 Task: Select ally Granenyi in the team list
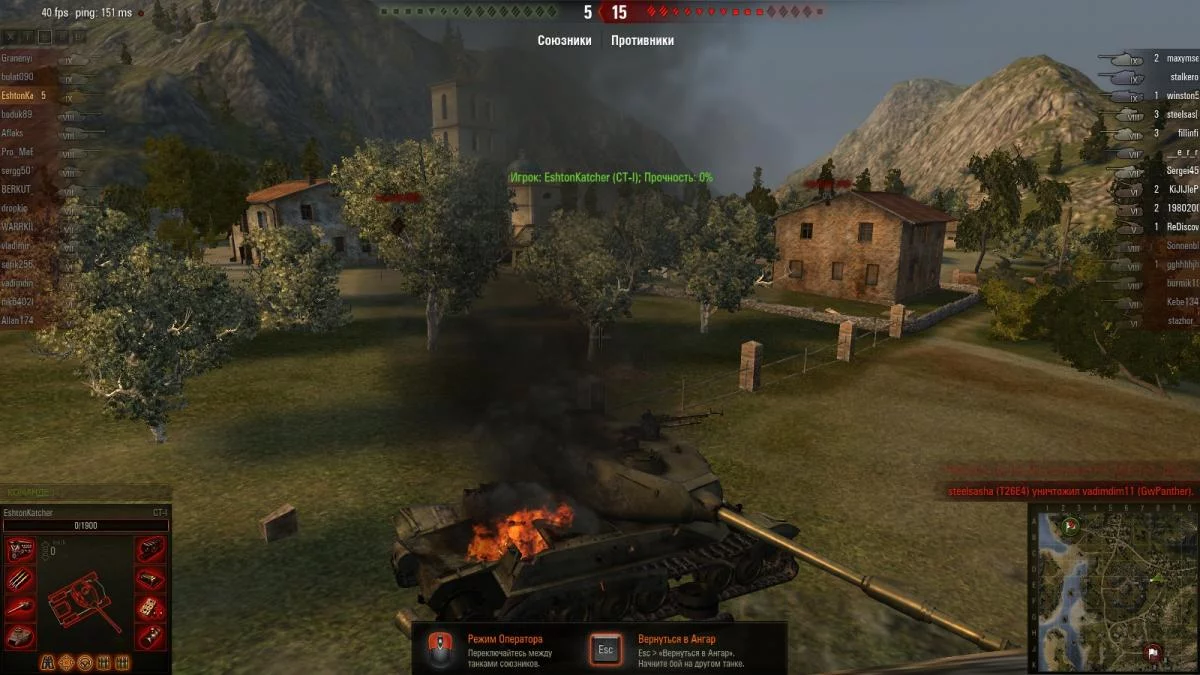click(x=18, y=58)
